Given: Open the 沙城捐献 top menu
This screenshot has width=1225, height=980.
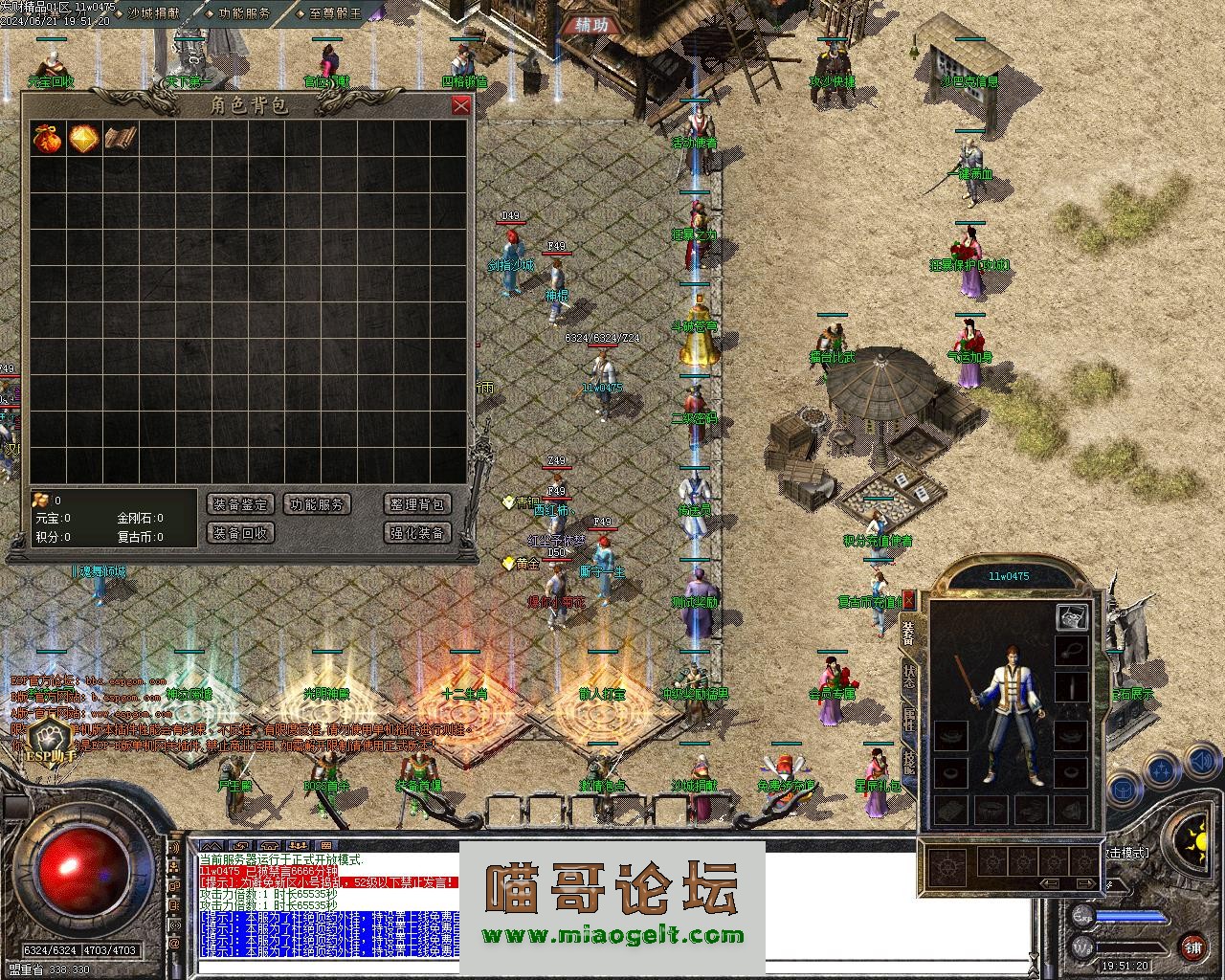Looking at the screenshot, I should (153, 13).
